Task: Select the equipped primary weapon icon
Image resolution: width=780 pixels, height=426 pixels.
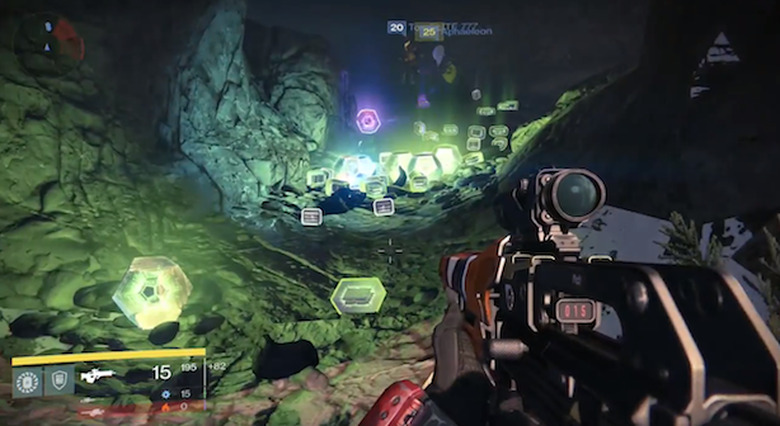Action: pyautogui.click(x=98, y=375)
